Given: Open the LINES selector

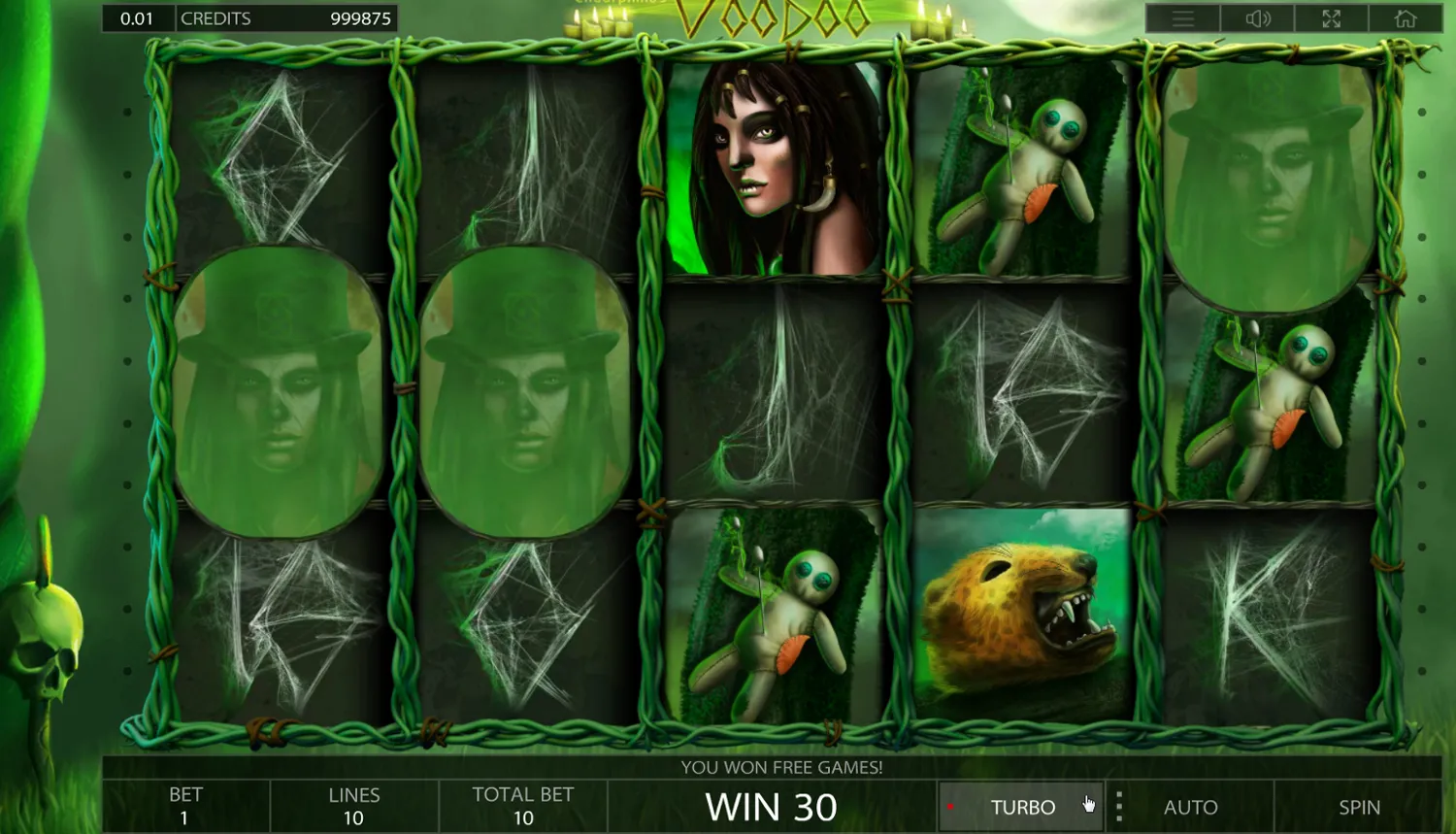Looking at the screenshot, I should click(353, 805).
